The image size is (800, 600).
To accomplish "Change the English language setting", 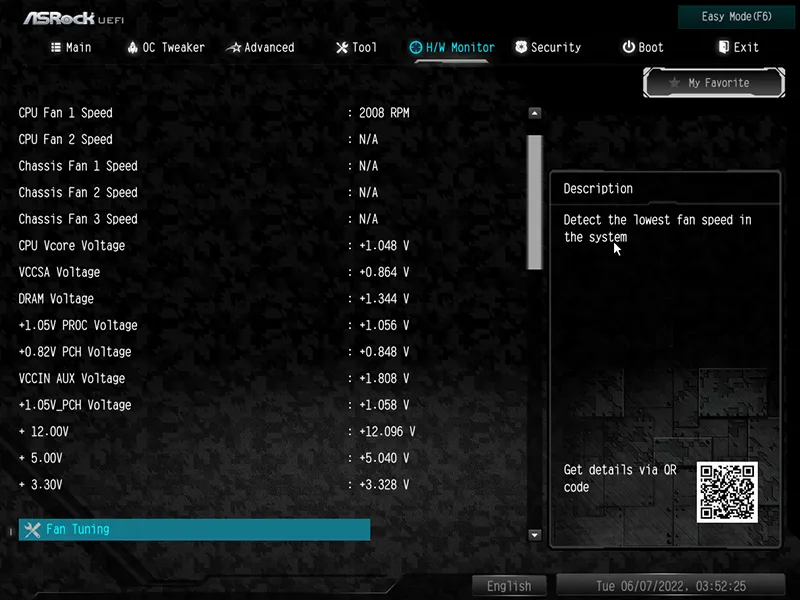I will (x=509, y=586).
